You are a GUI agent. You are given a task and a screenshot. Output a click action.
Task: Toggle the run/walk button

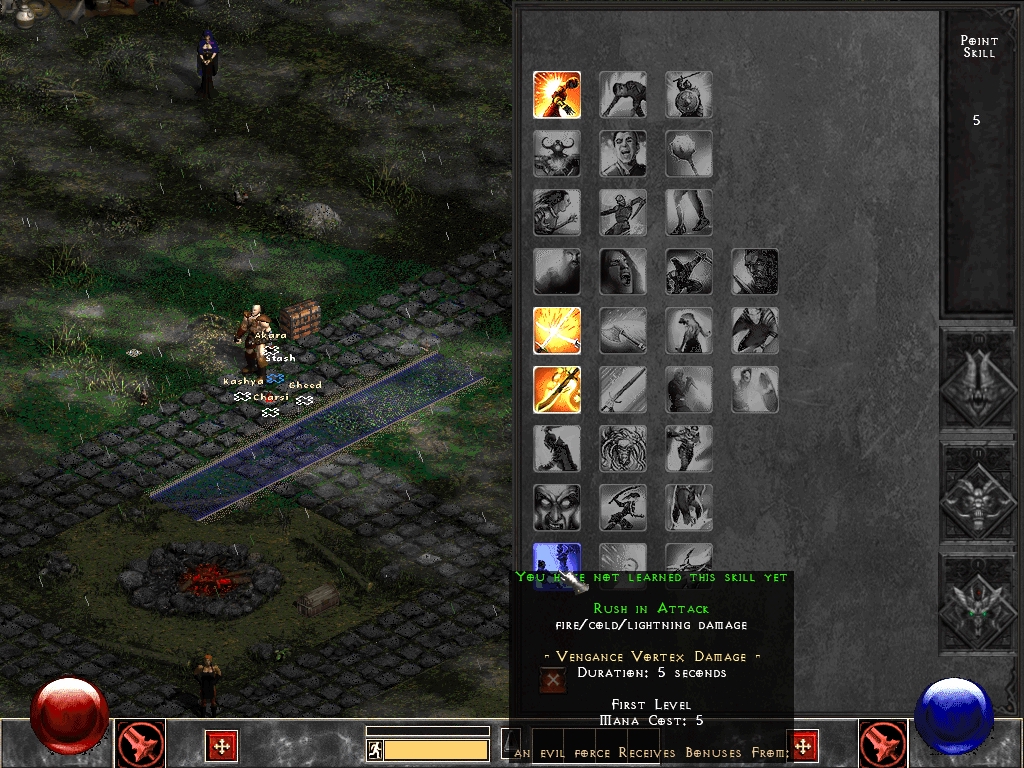(374, 750)
